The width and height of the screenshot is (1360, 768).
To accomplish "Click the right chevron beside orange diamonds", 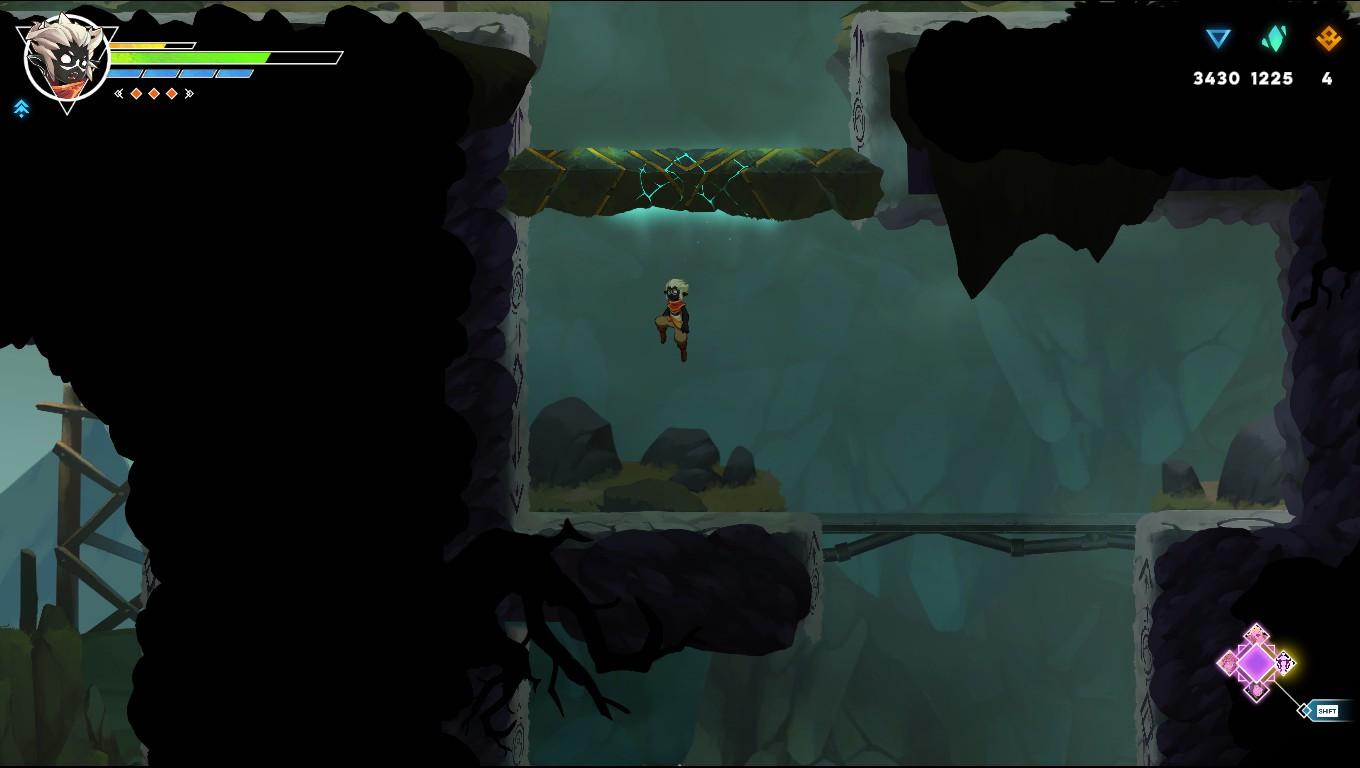I will [189, 94].
